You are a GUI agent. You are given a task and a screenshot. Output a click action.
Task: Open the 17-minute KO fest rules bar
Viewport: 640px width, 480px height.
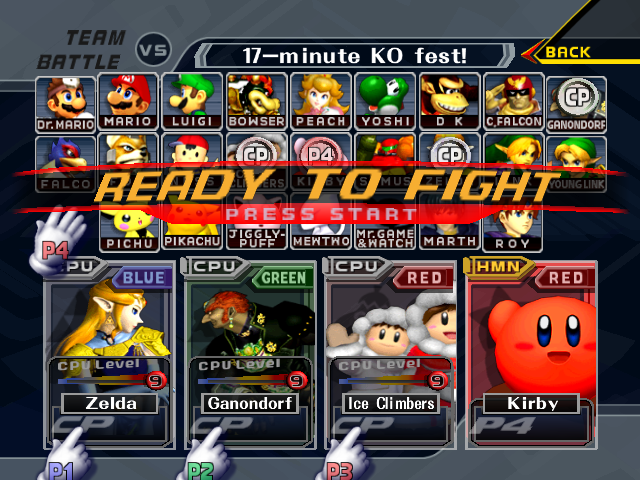tap(357, 55)
